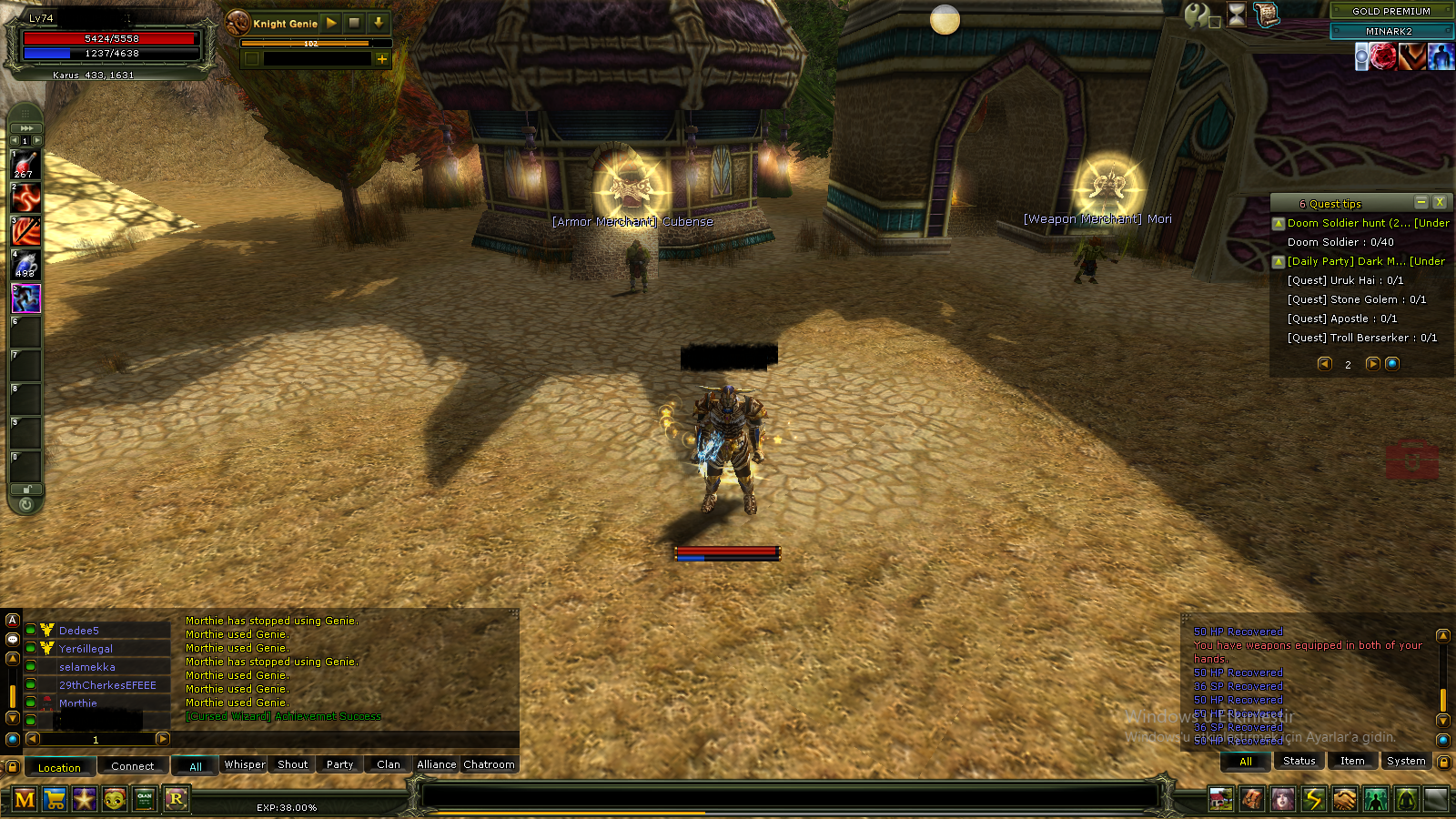Select player Dedee5 in the list

[x=79, y=631]
